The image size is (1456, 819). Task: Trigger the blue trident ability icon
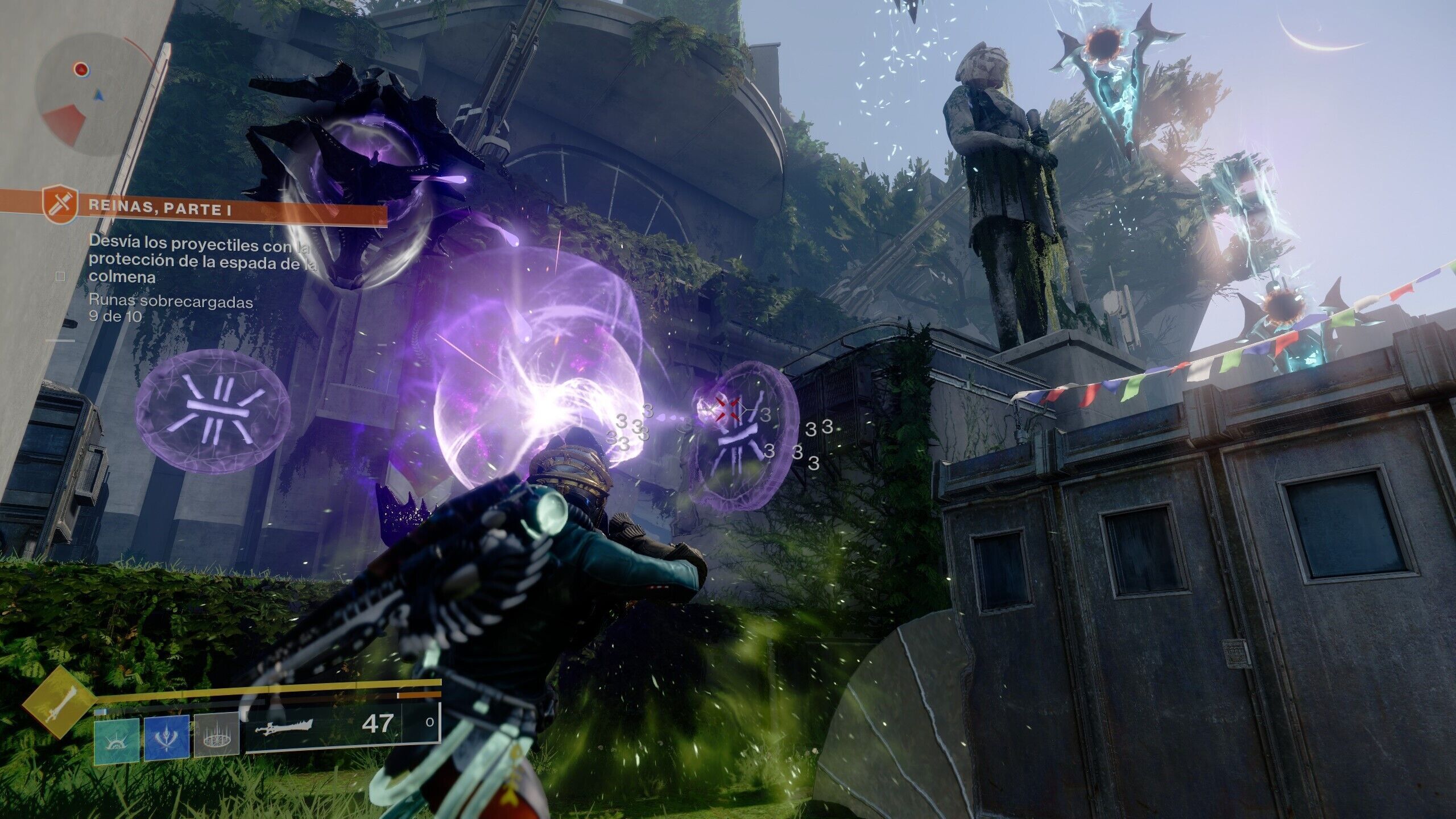click(166, 738)
